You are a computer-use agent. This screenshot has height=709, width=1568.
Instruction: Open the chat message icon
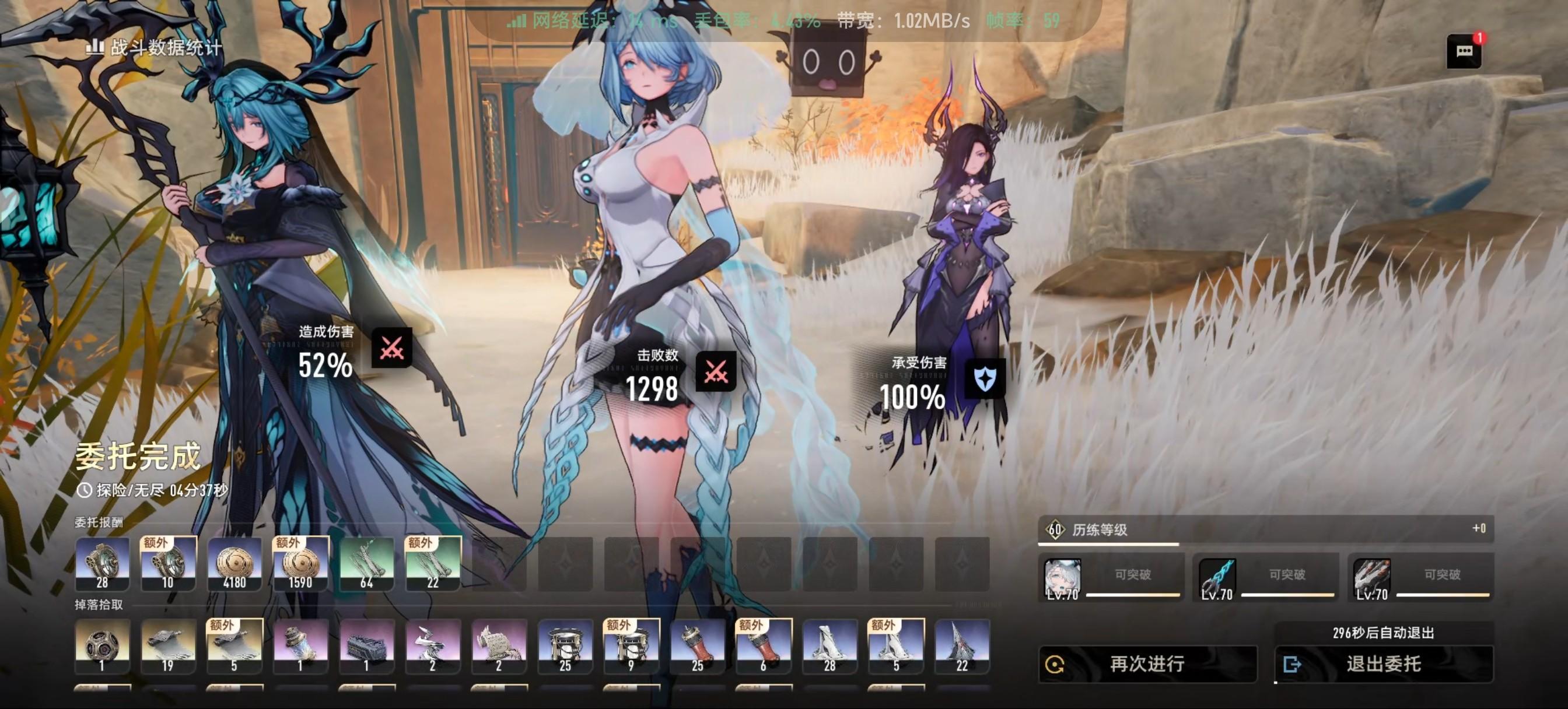[x=1464, y=51]
